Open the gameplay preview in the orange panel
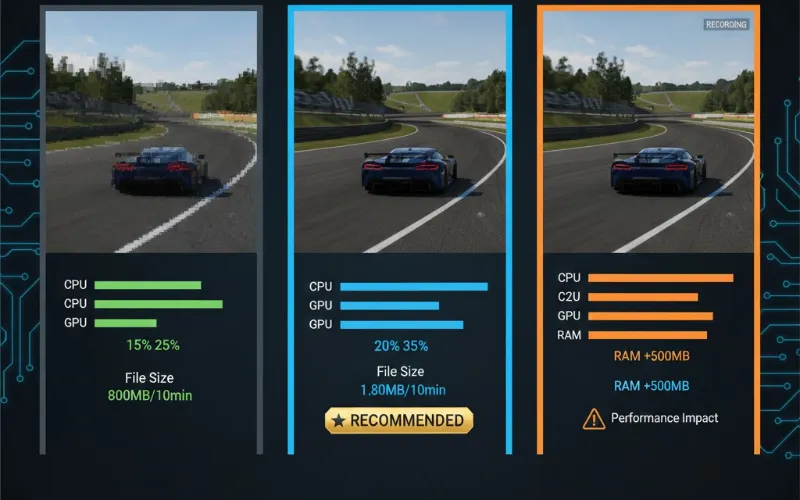 coord(648,132)
